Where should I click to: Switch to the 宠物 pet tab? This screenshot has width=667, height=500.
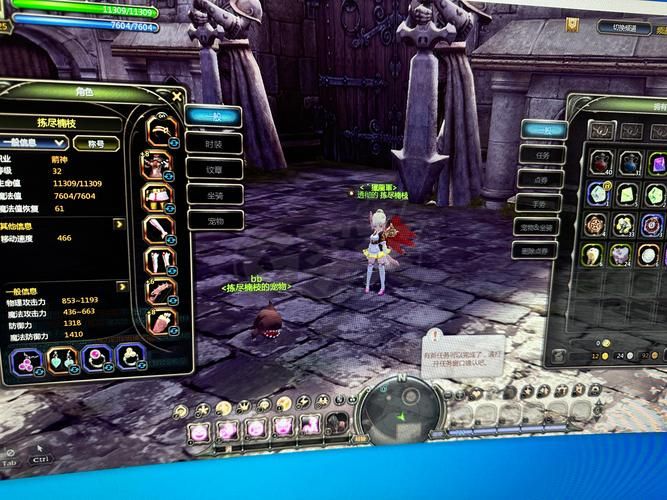tap(214, 220)
